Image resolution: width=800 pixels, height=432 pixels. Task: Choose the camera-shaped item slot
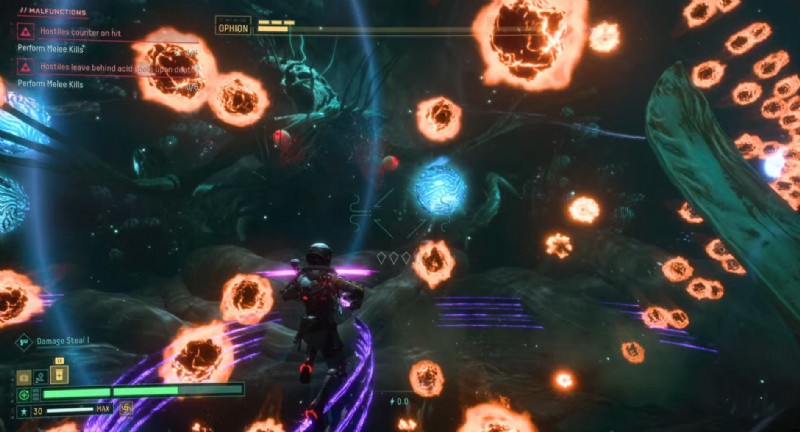click(x=23, y=376)
